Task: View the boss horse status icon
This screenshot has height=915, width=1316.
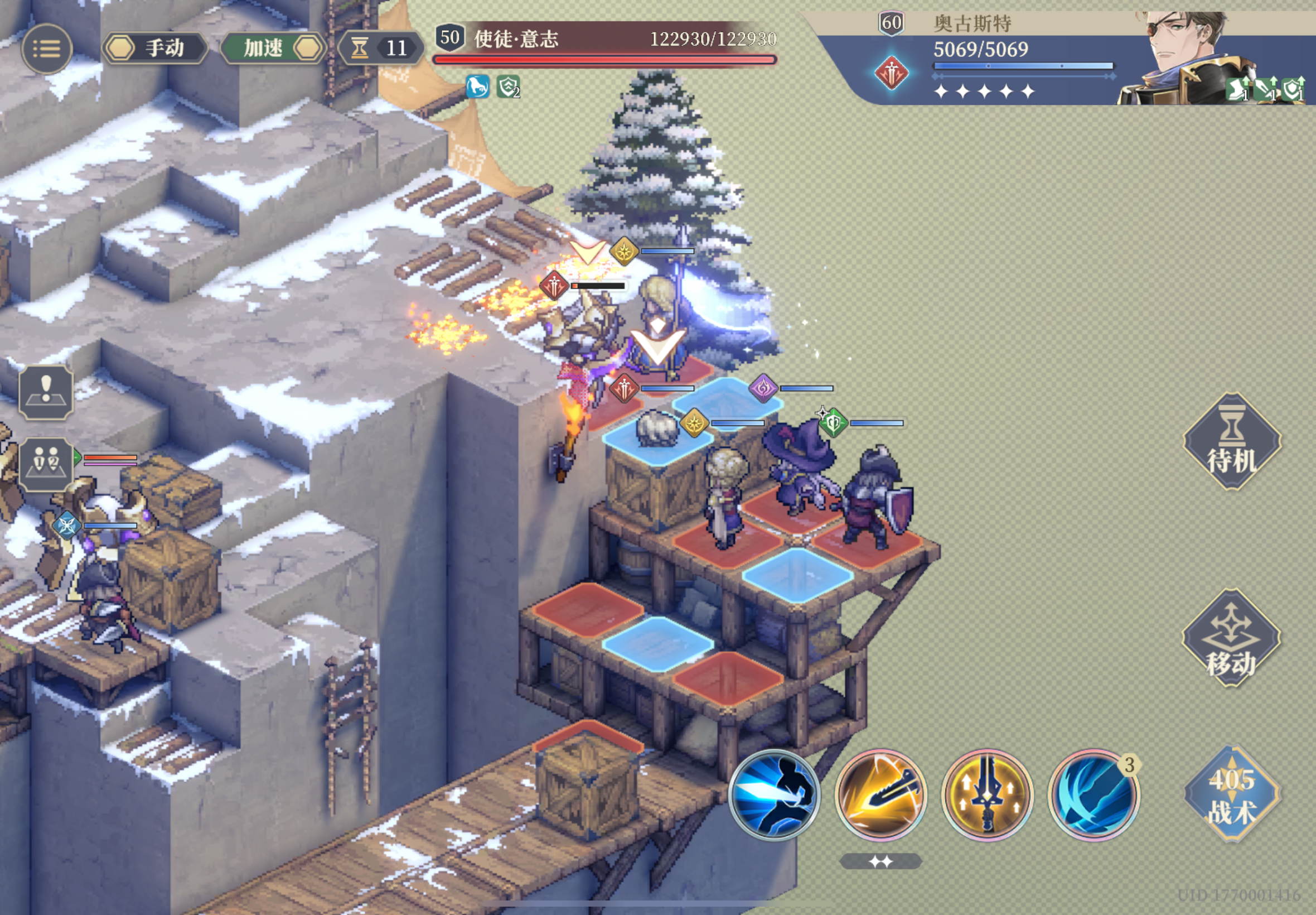Action: click(x=477, y=87)
